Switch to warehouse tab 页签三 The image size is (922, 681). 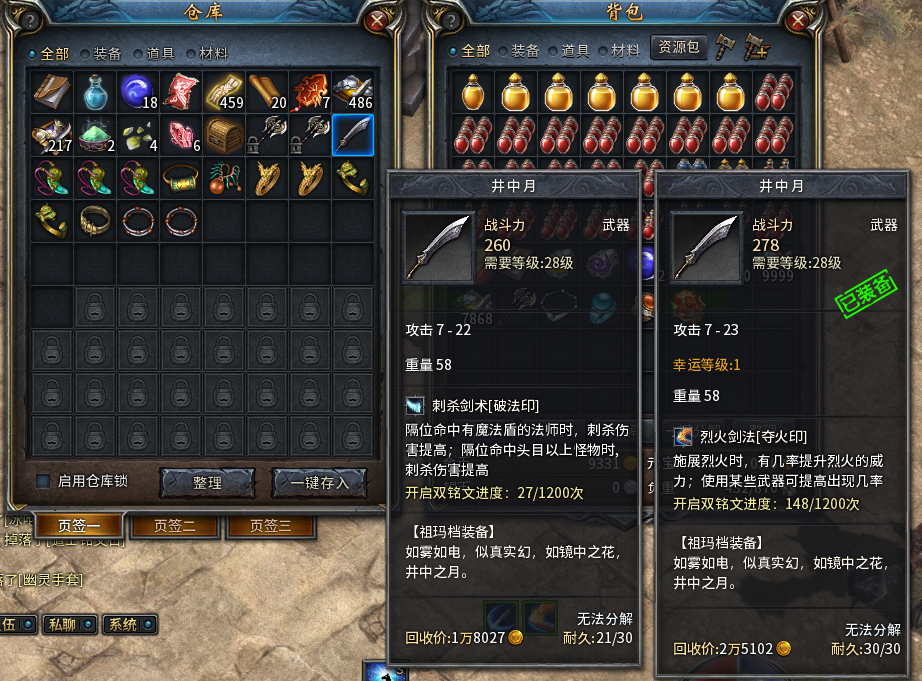pyautogui.click(x=270, y=525)
